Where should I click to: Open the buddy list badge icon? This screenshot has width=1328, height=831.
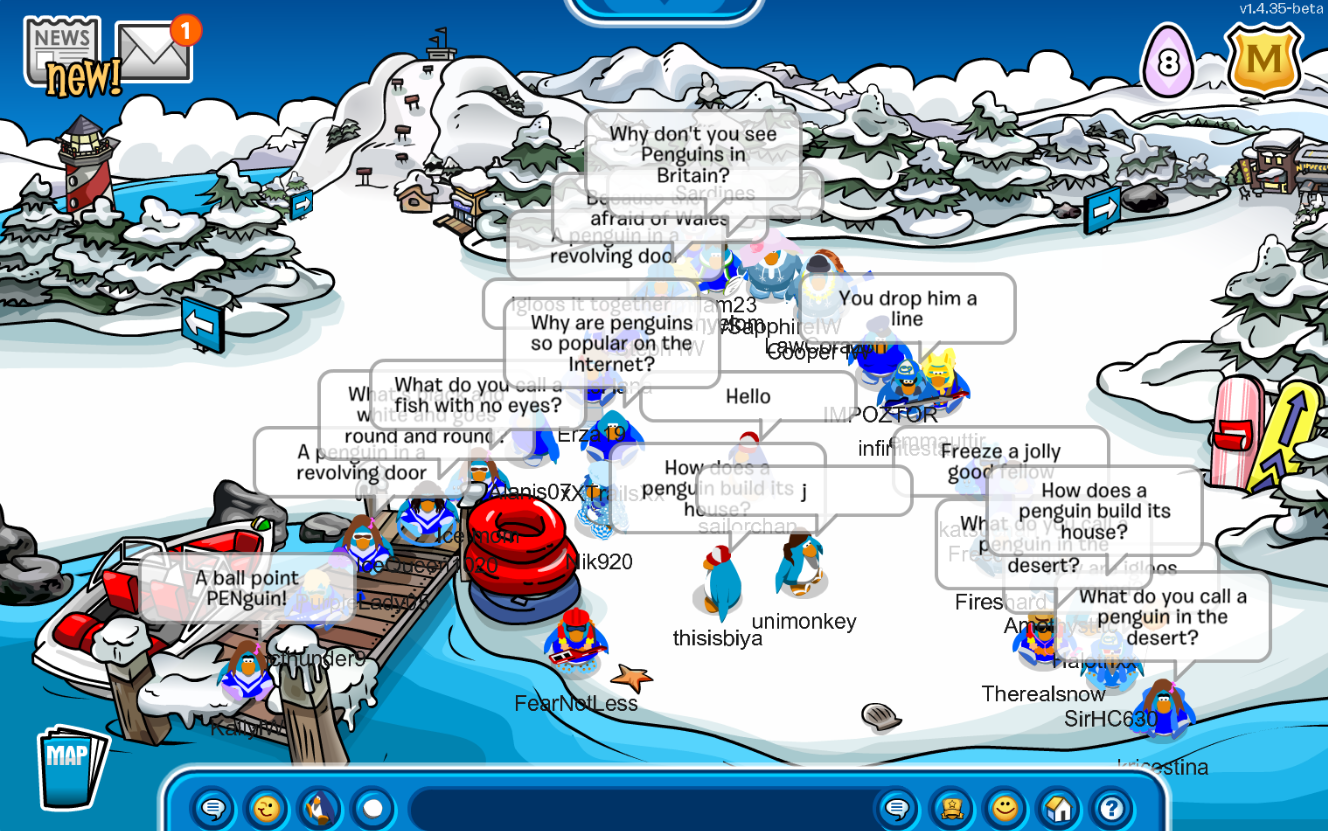point(951,807)
